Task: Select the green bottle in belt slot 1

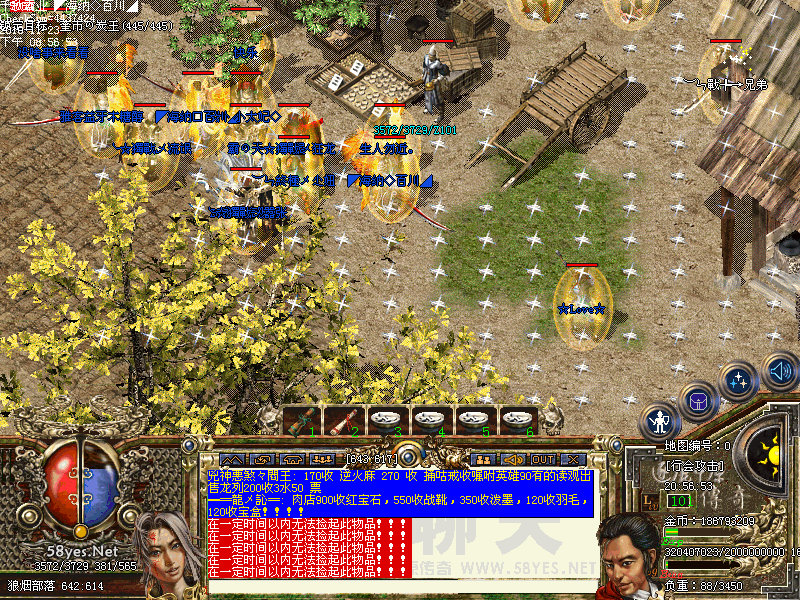Action: coord(299,420)
